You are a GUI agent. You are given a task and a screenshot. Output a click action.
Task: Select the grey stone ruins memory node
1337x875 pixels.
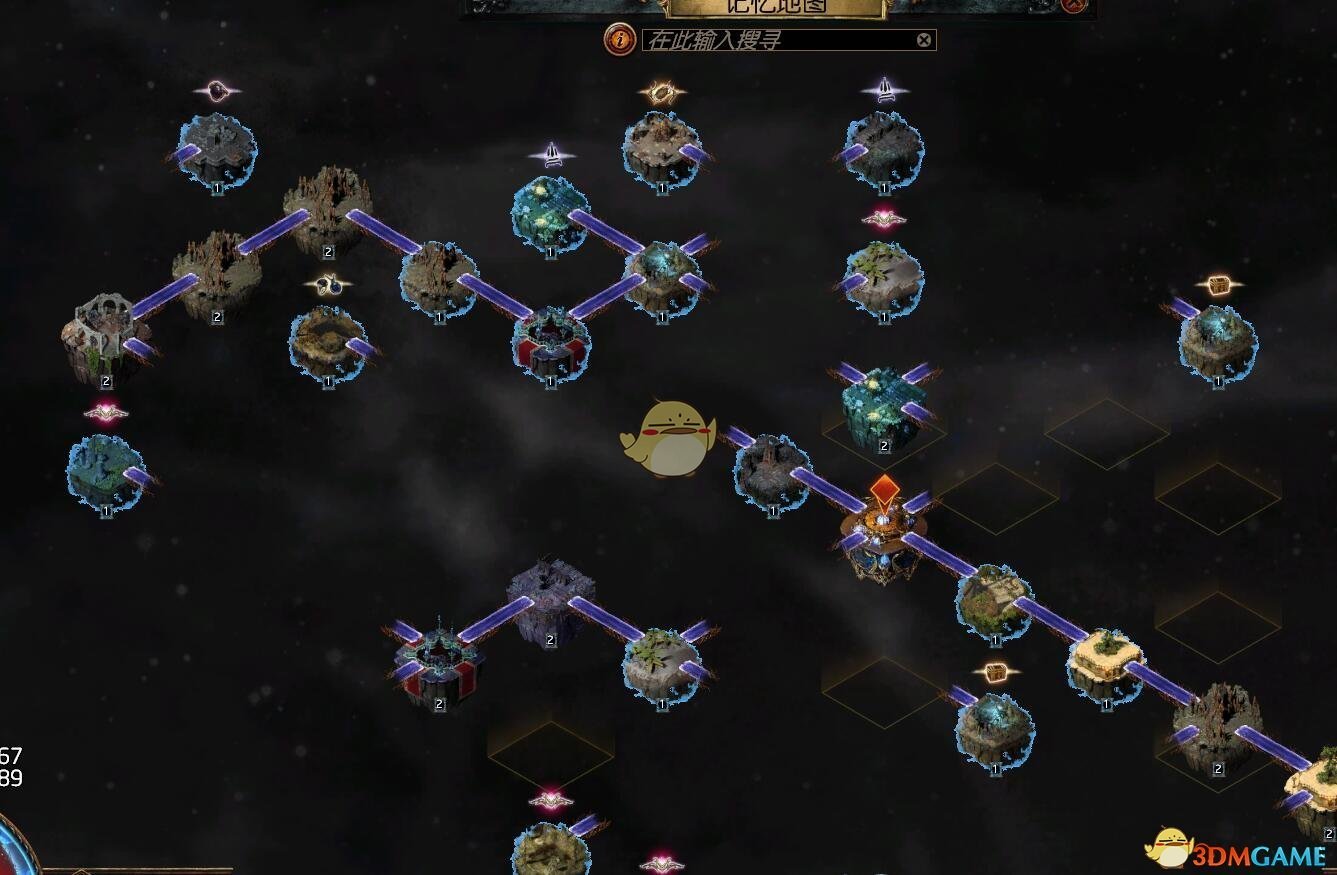pyautogui.click(x=103, y=335)
